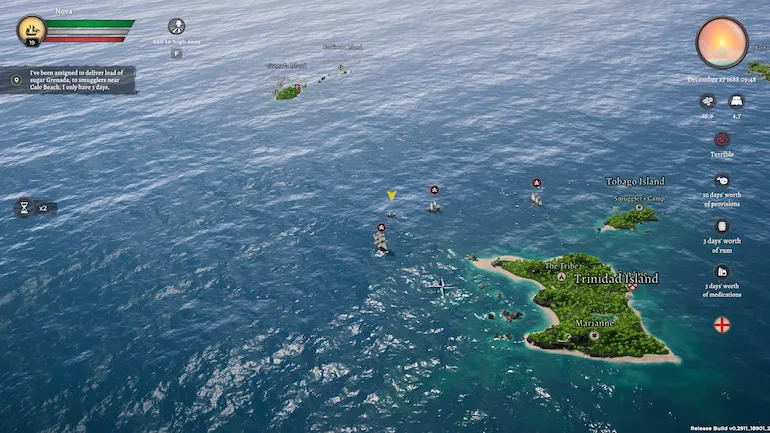The width and height of the screenshot is (770, 433).
Task: Click the wind speed cloud icon
Action: [707, 101]
